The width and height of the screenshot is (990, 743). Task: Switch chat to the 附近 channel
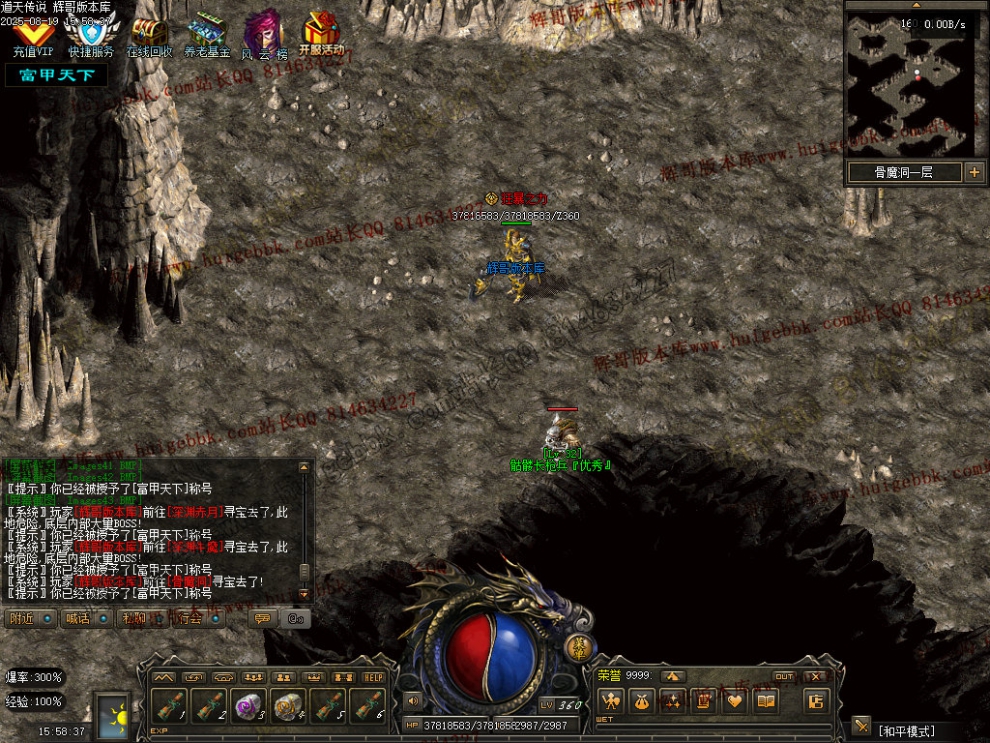tap(31, 618)
